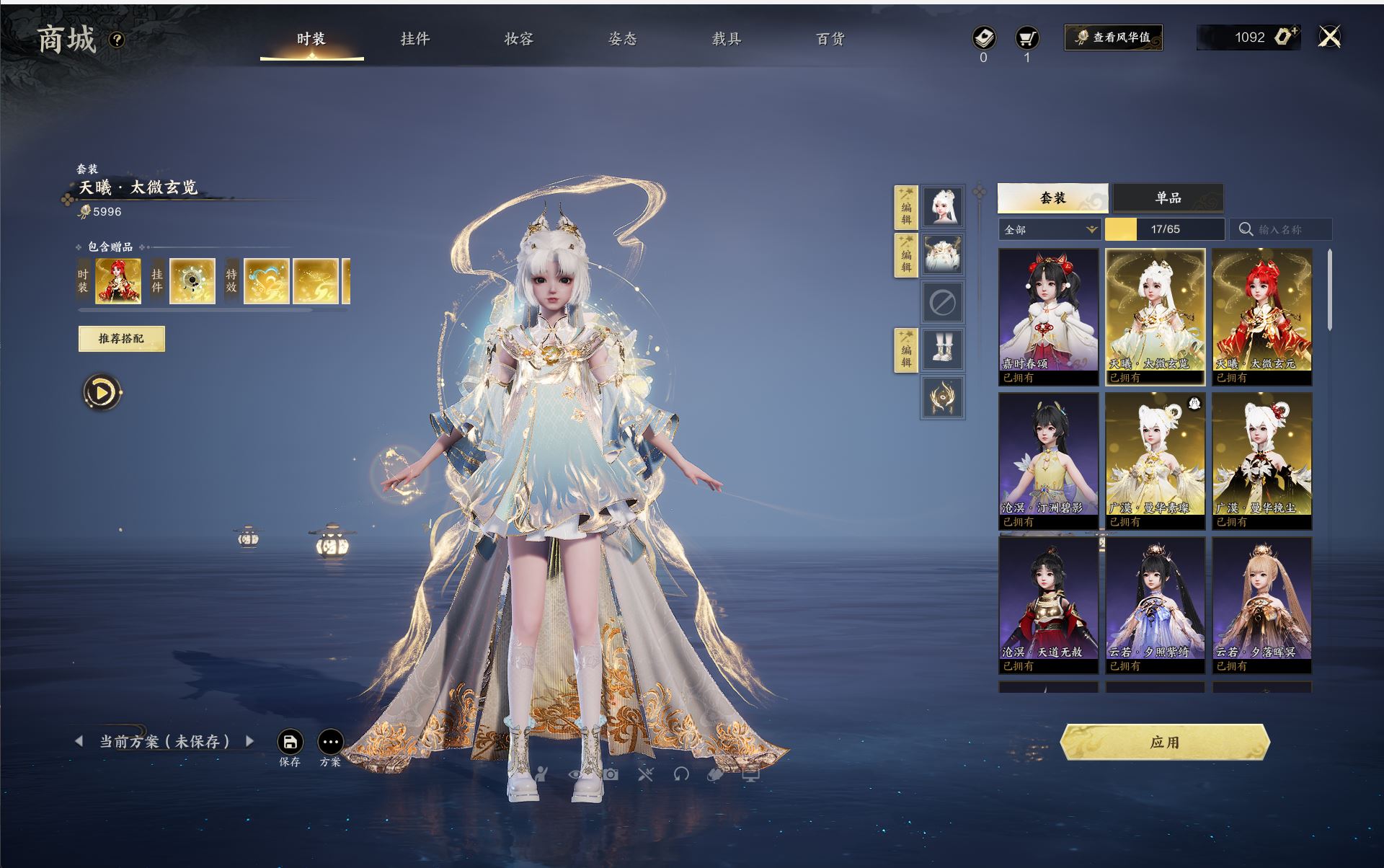Choose the 天曦·太微玄元 red outfit
1384x868 pixels.
(1261, 316)
